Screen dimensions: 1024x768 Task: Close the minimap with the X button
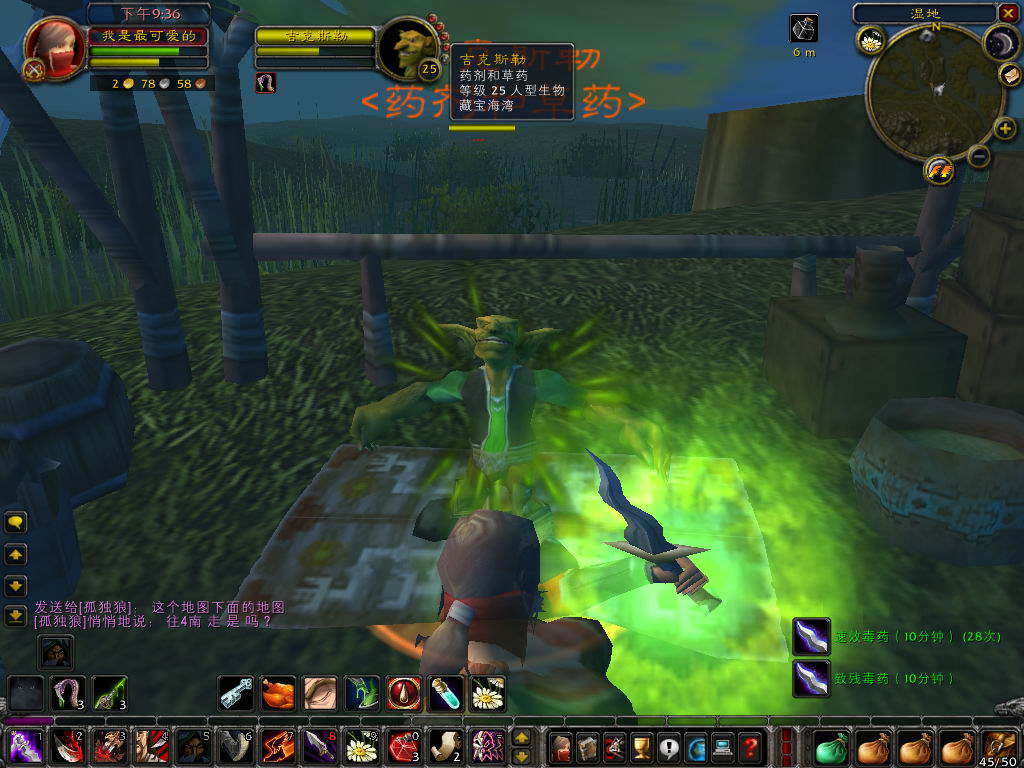(1006, 13)
